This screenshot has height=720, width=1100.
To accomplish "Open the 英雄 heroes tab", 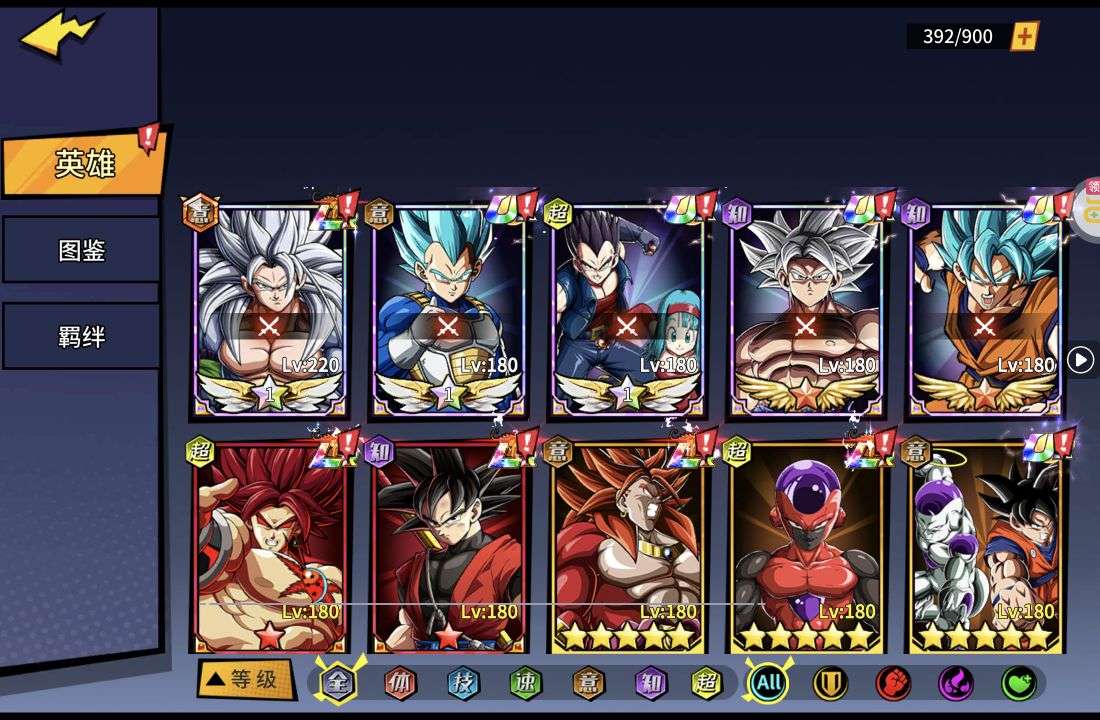I will tap(84, 164).
